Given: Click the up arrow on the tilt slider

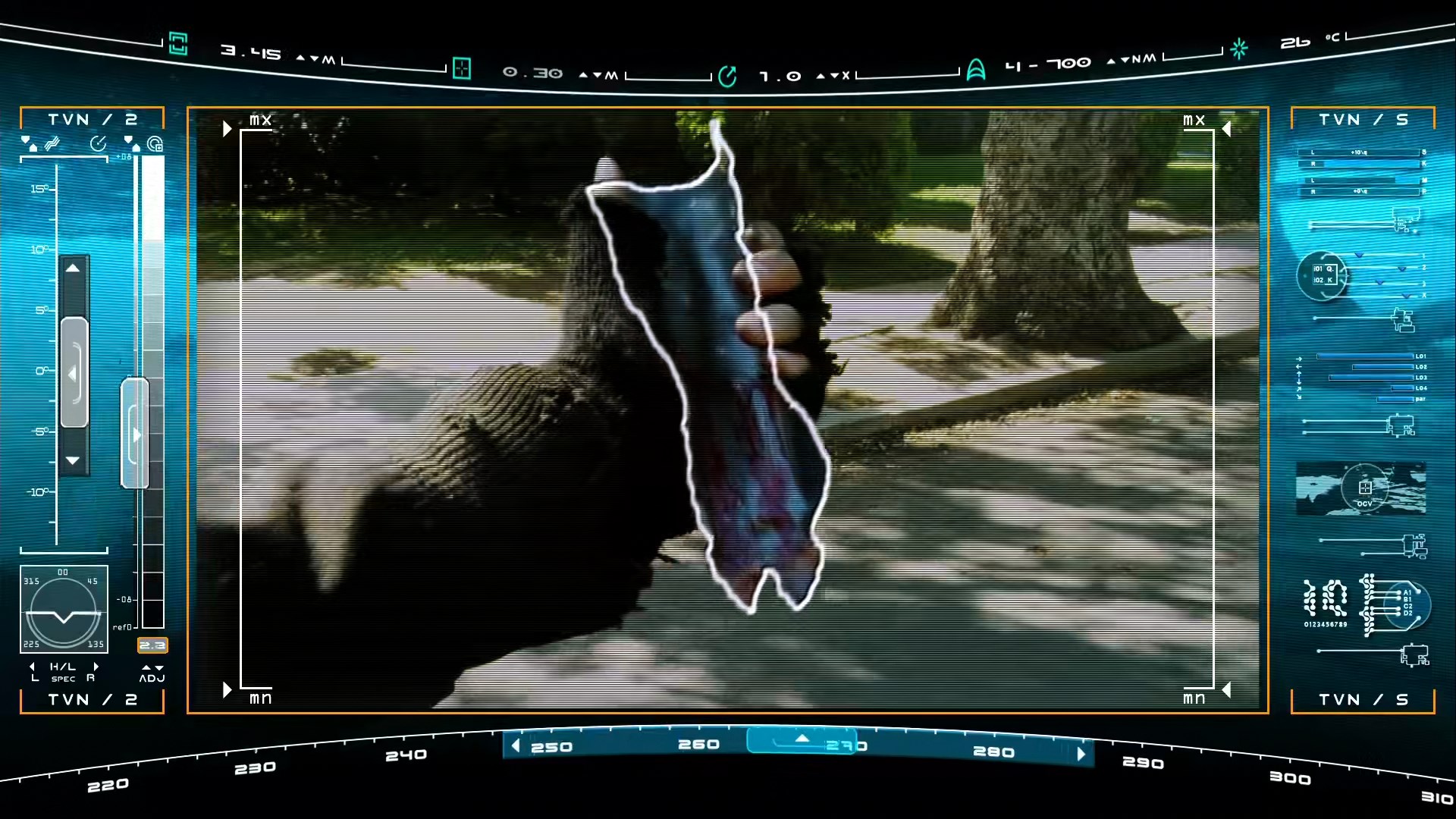Looking at the screenshot, I should [x=73, y=268].
